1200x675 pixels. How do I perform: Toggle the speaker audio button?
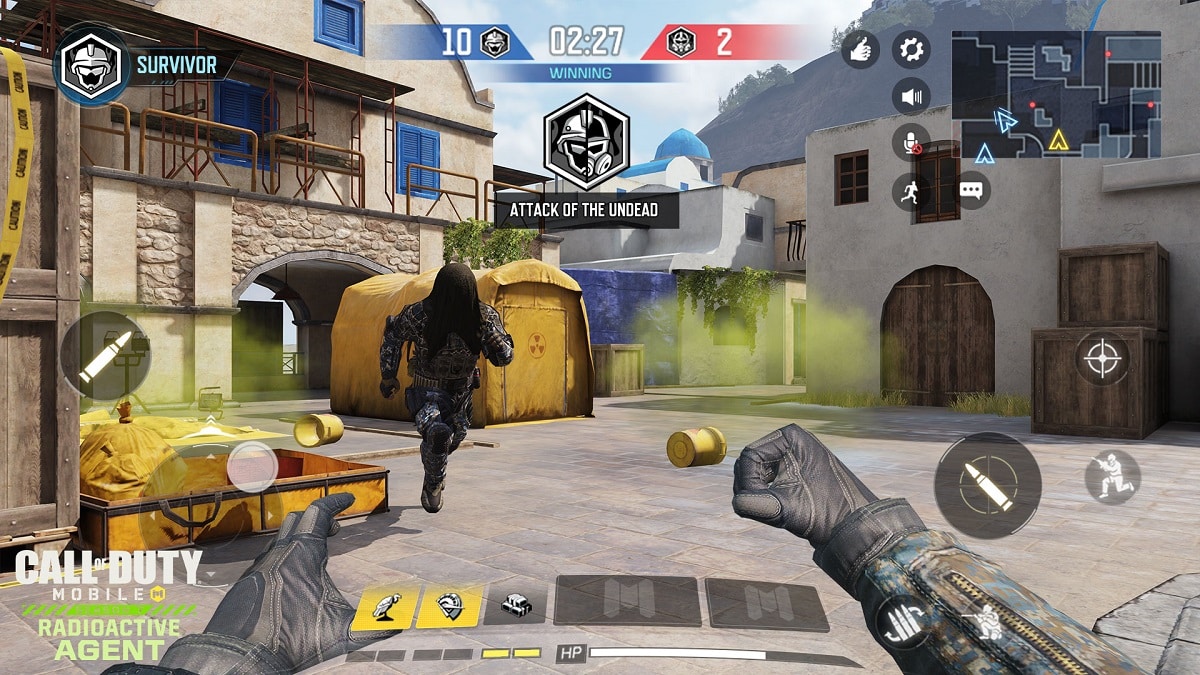[910, 97]
